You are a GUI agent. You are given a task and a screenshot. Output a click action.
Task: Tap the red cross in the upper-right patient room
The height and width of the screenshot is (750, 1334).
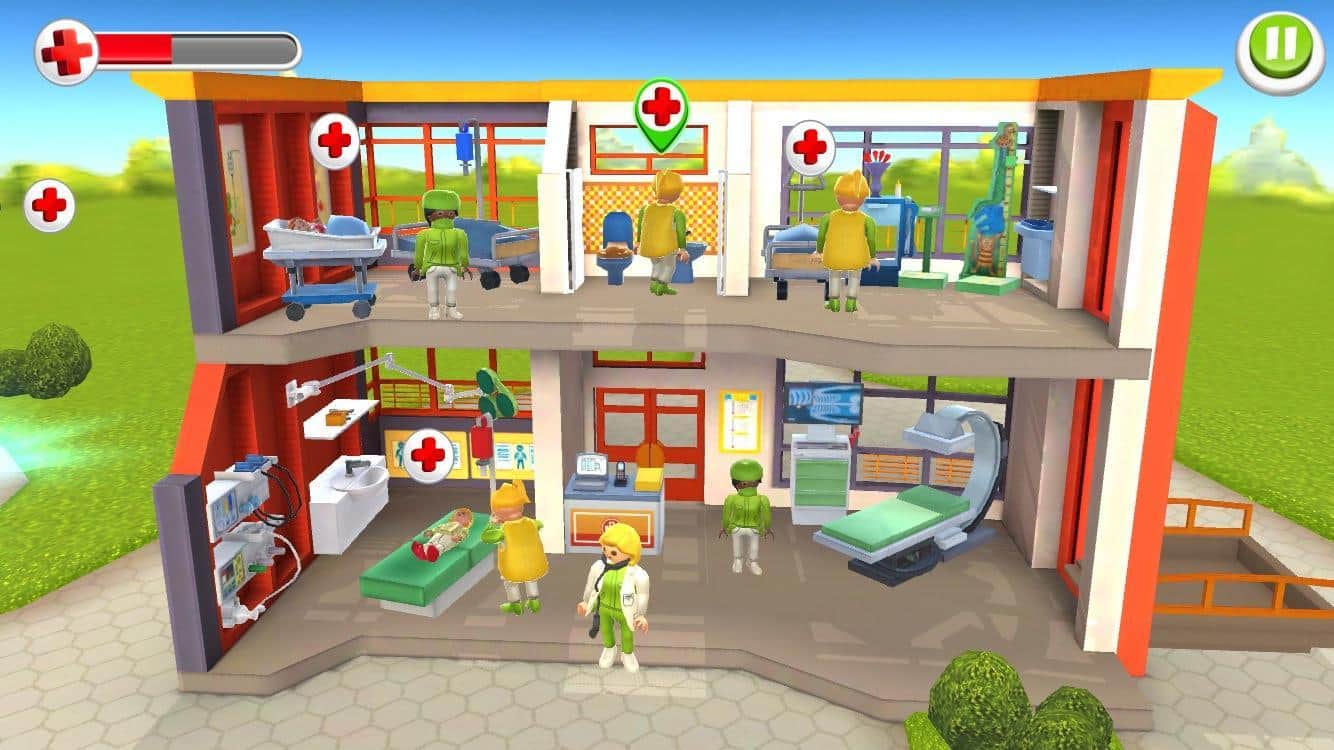(810, 147)
